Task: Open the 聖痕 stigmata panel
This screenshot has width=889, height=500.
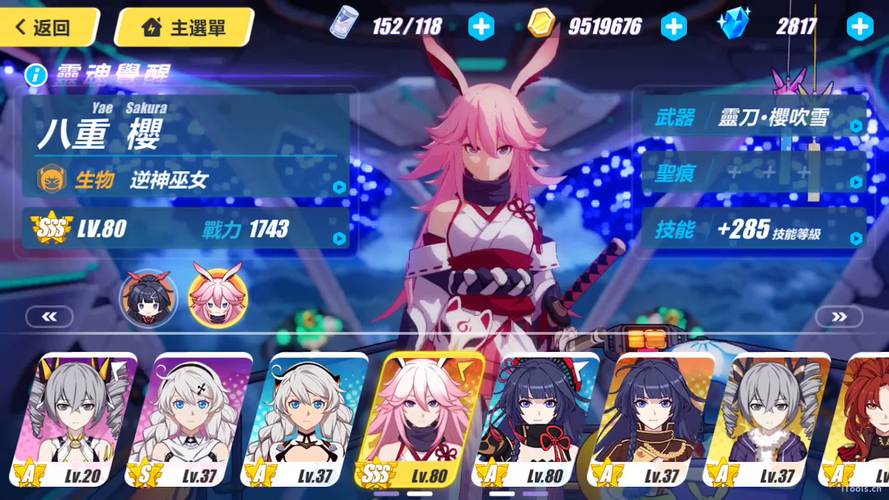Action: [x=752, y=173]
